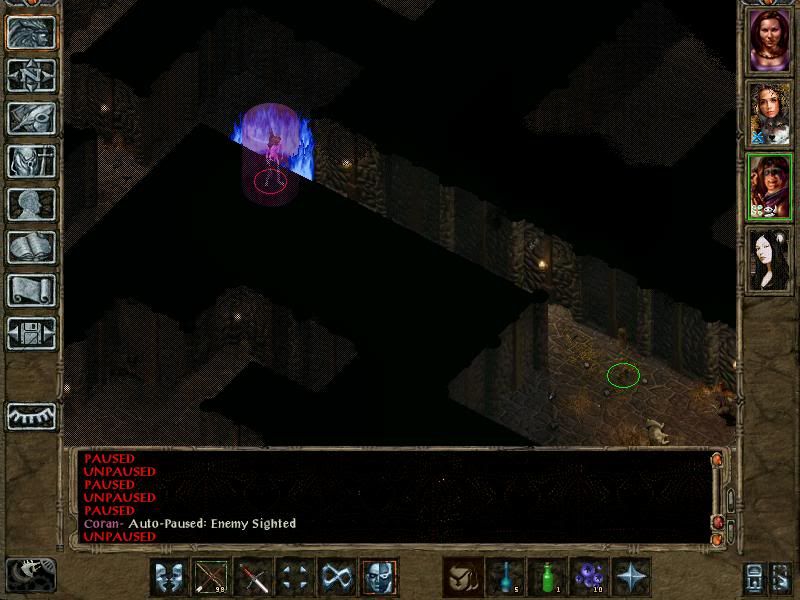Open the area map
The width and height of the screenshot is (800, 600).
click(31, 75)
